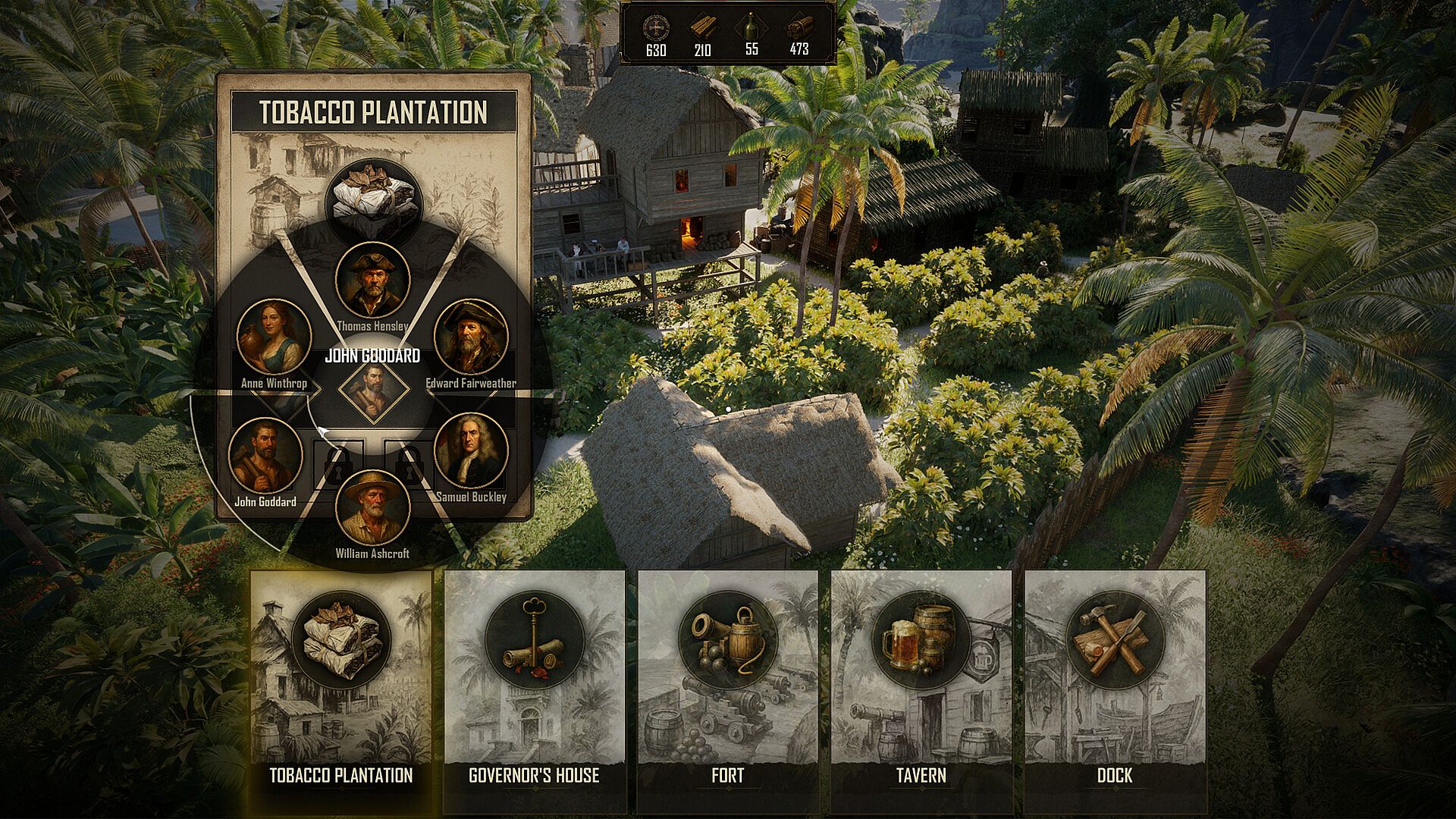This screenshot has height=819, width=1456.
Task: Select John Goddard's portrait in the wheel
Action: click(265, 455)
